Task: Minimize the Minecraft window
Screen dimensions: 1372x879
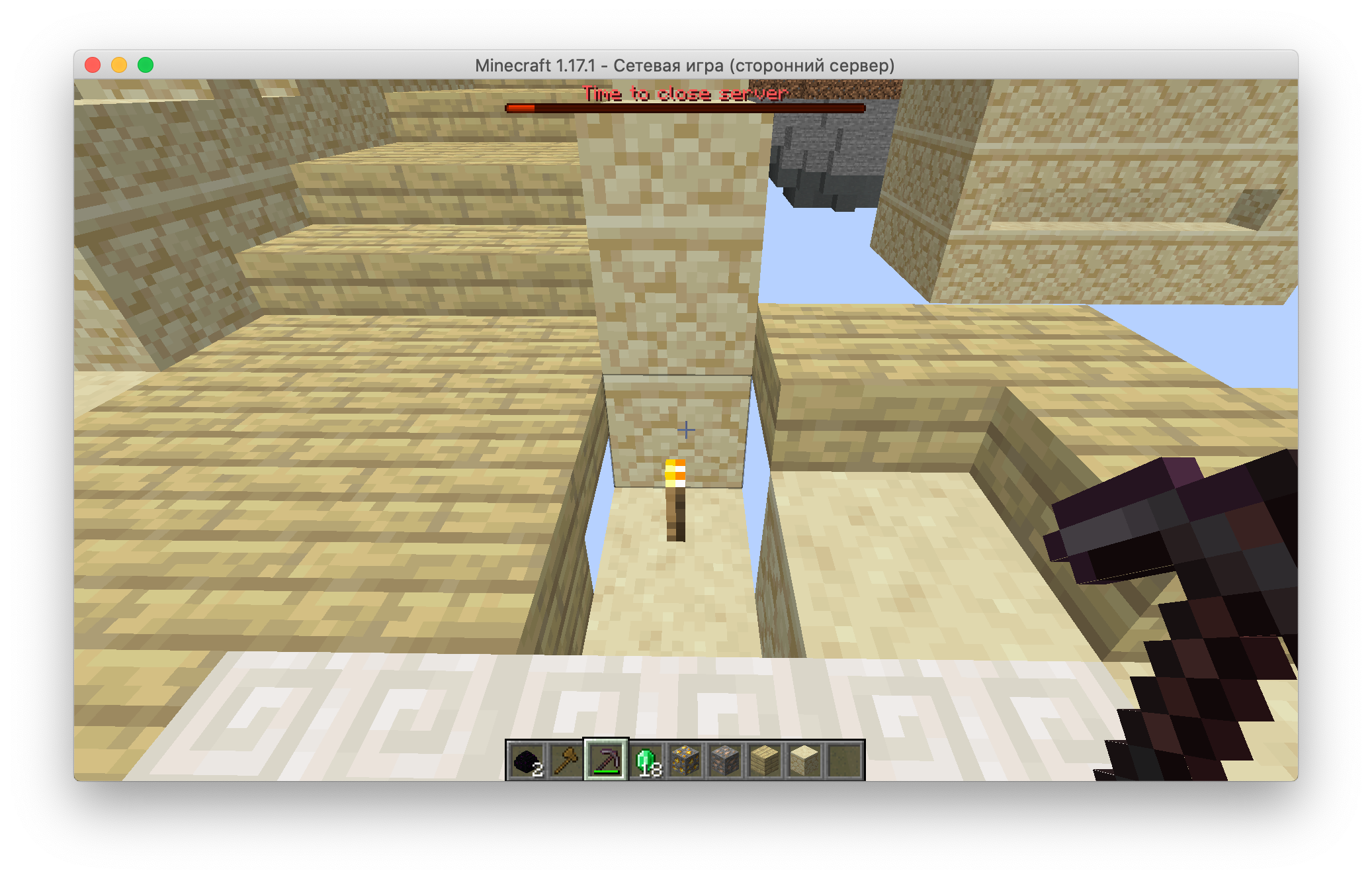Action: 119,65
